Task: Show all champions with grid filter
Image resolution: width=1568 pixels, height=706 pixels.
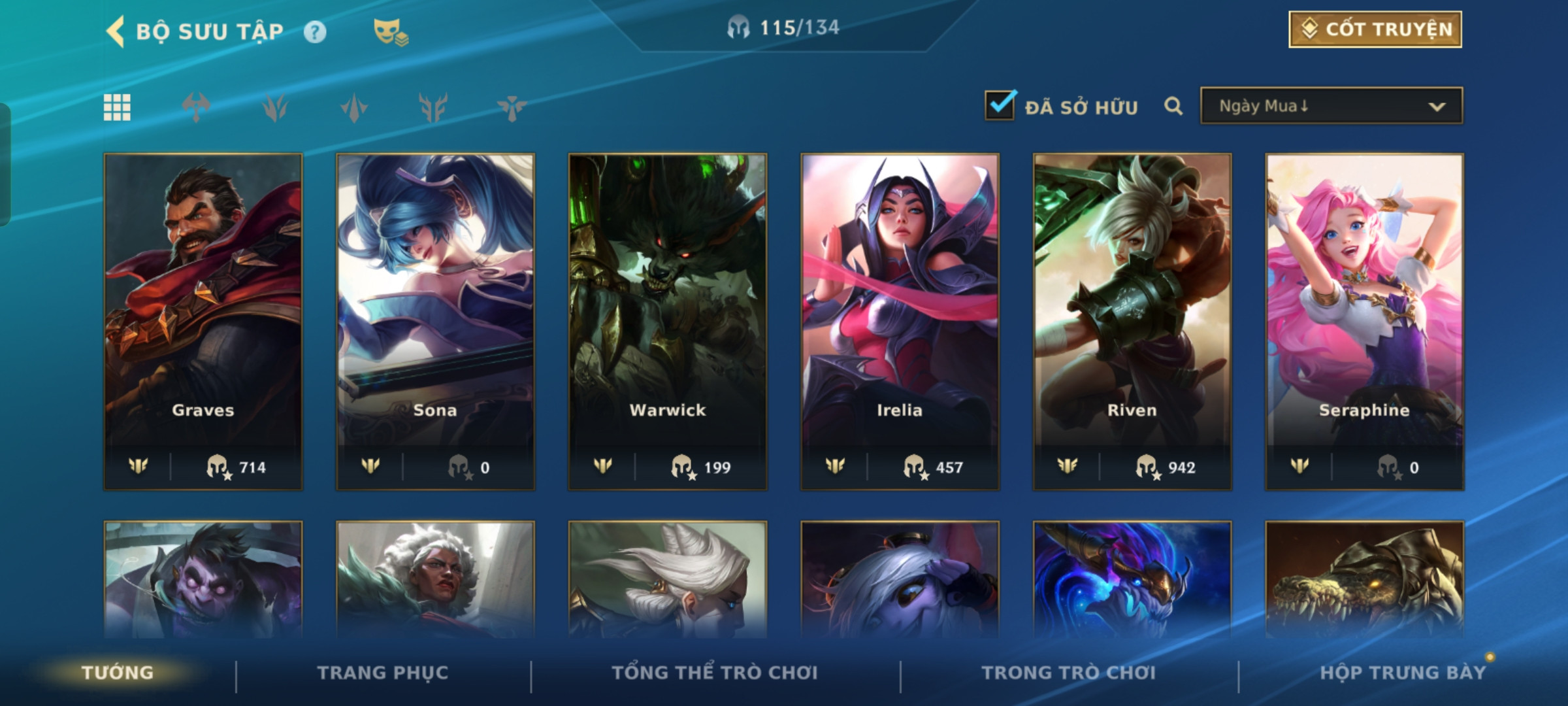Action: pyautogui.click(x=117, y=107)
